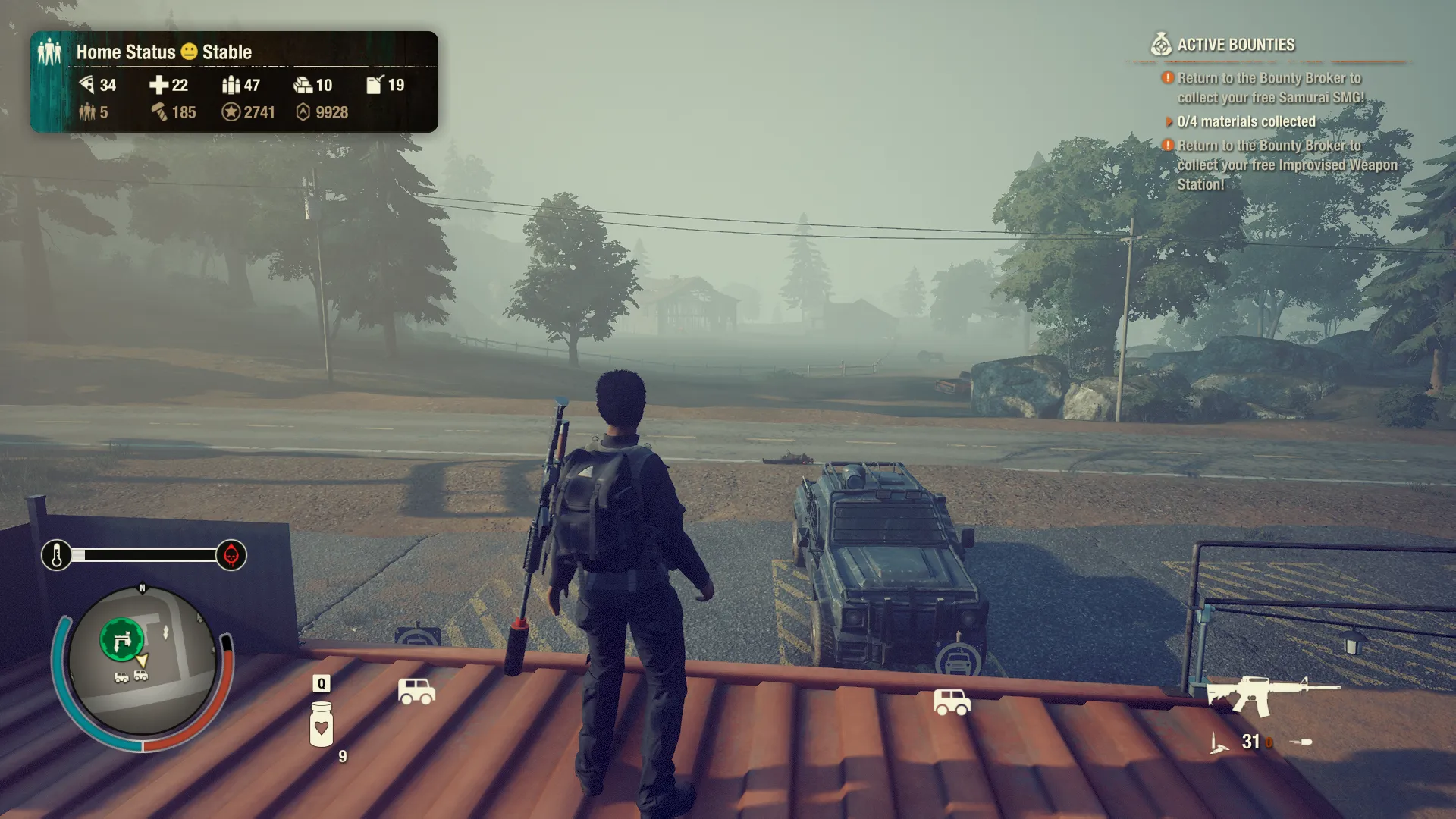Open the Home Status community panel
This screenshot has width=1456, height=819.
[x=163, y=52]
